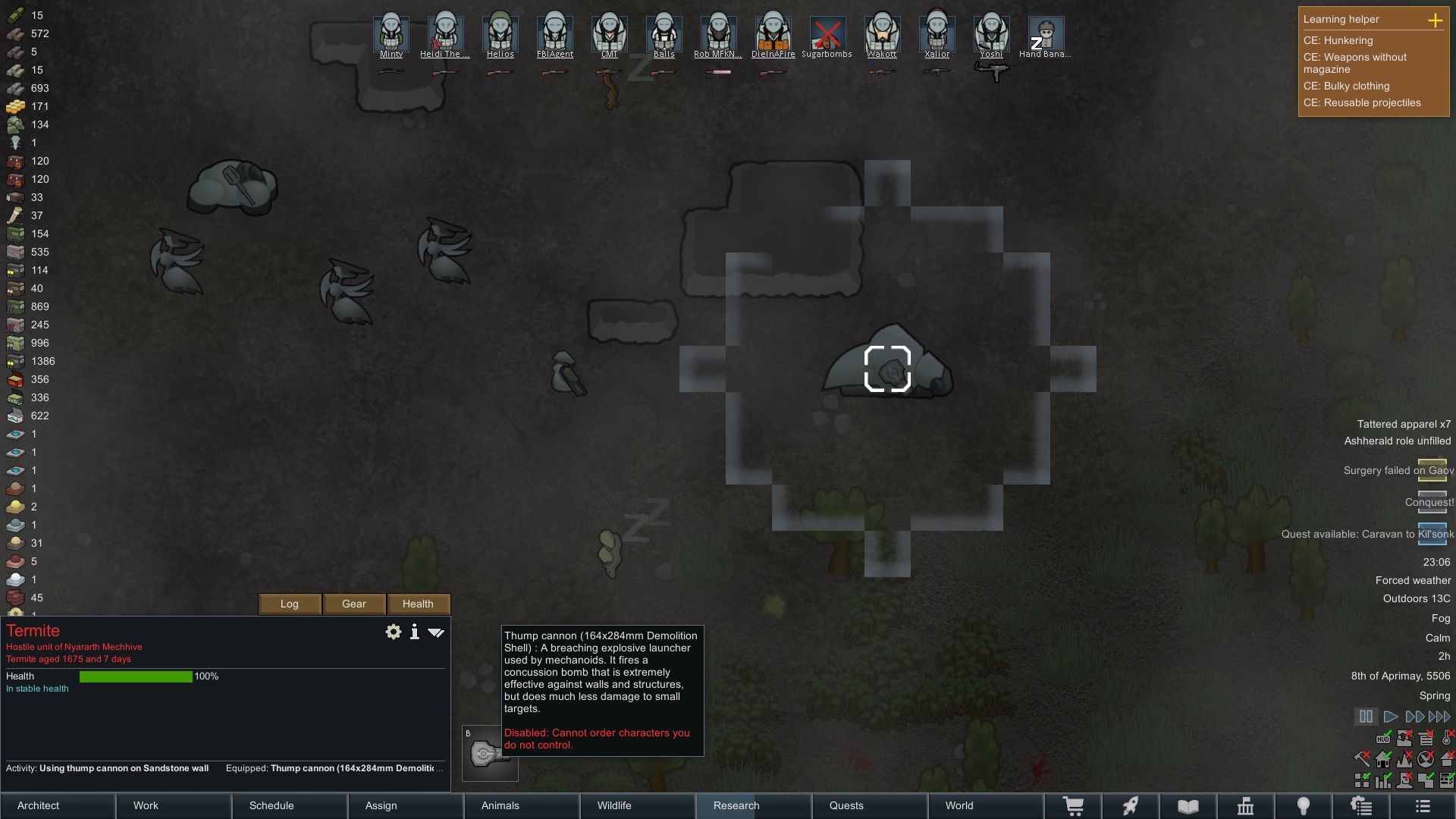Open the Termite's combat Log tab
1456x819 pixels.
(290, 604)
